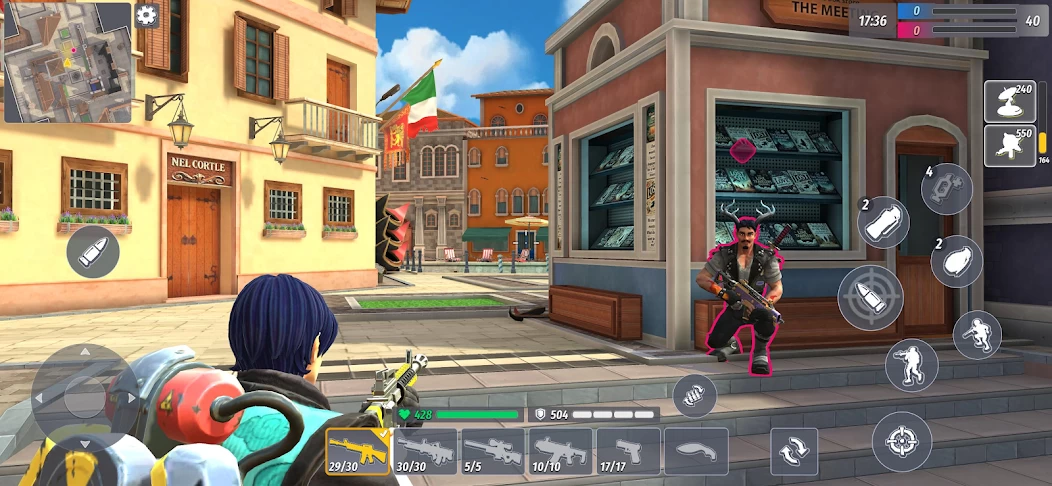Tap the minimap in the corner

coord(67,62)
